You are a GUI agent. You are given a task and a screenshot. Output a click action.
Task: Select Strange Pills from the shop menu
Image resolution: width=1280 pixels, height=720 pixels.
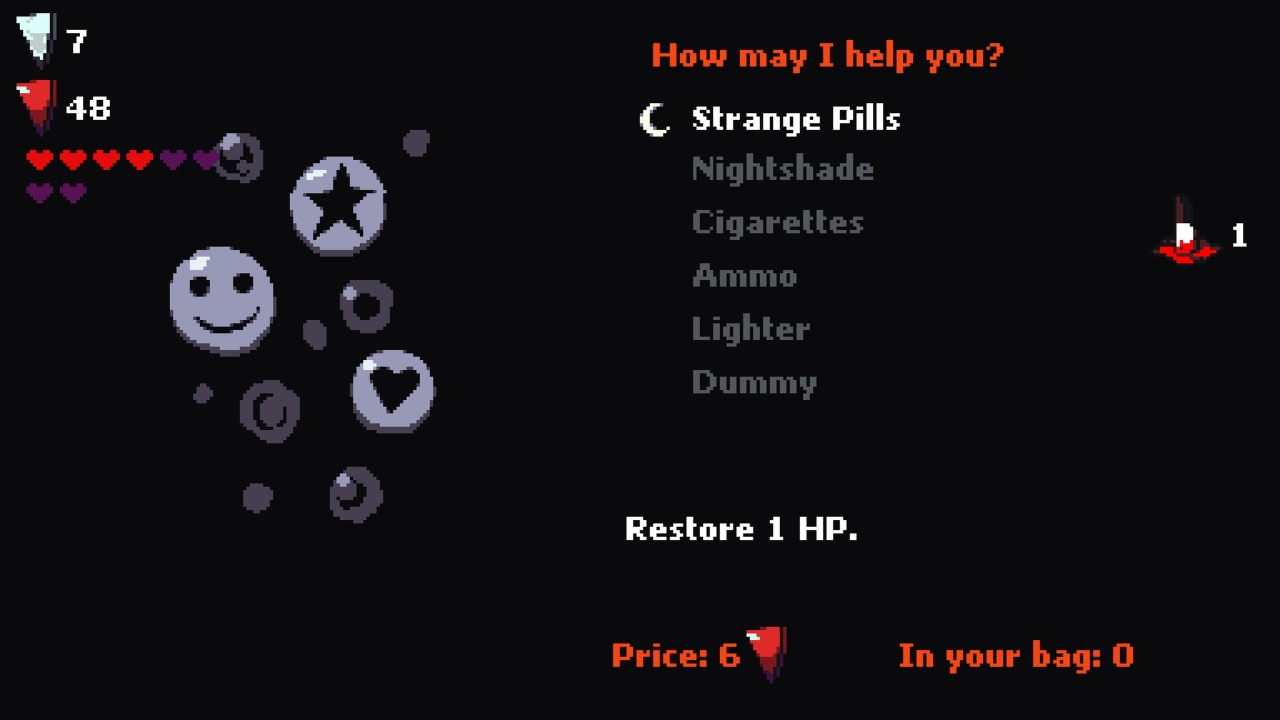tap(796, 119)
